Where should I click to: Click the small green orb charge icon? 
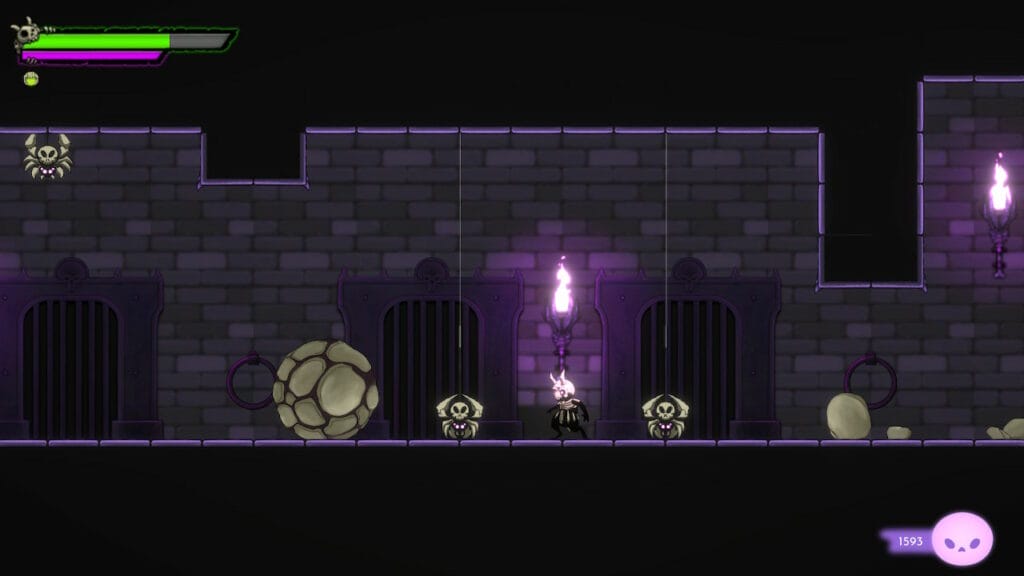click(31, 79)
